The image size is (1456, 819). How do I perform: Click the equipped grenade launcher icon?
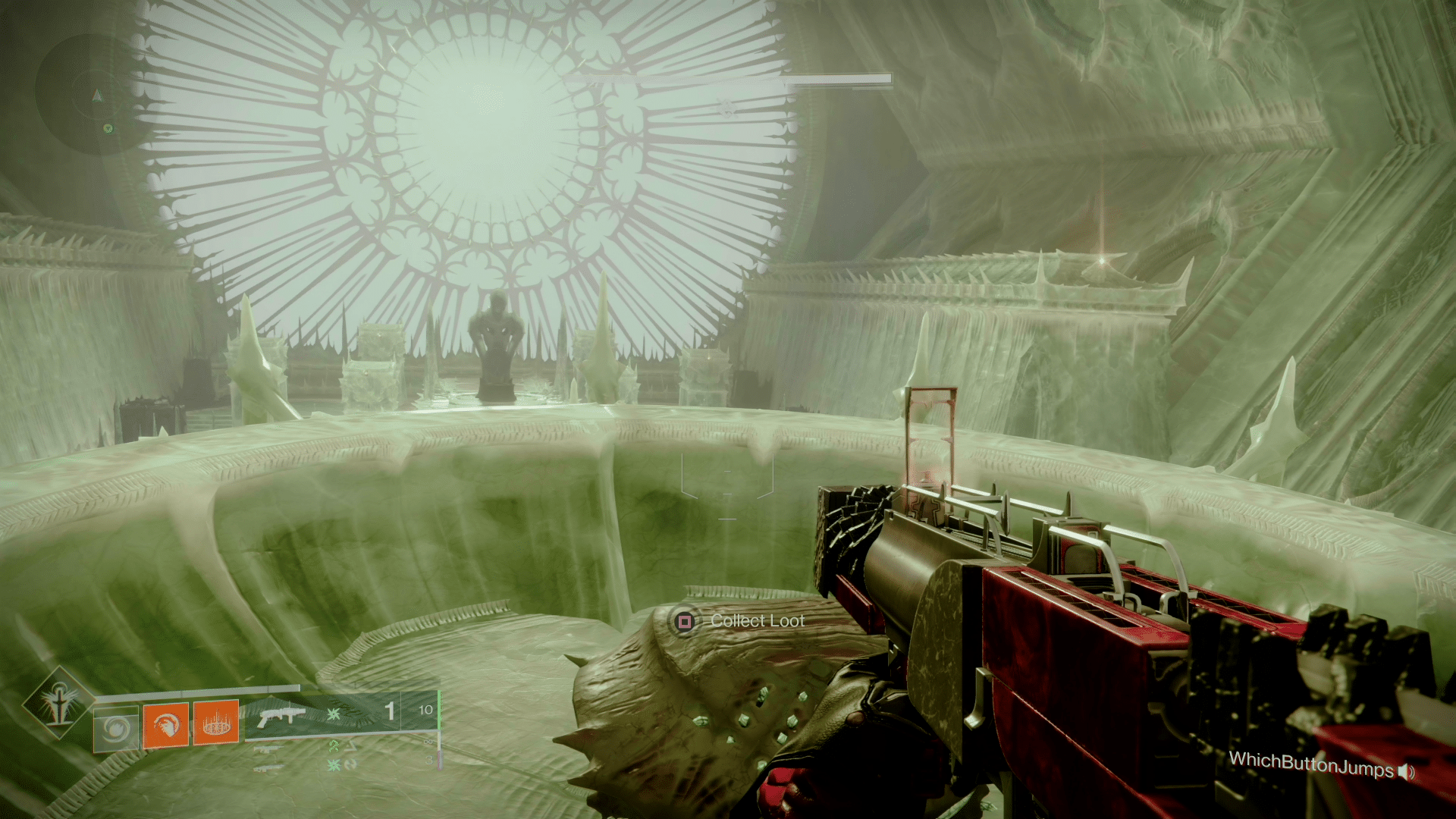(282, 714)
